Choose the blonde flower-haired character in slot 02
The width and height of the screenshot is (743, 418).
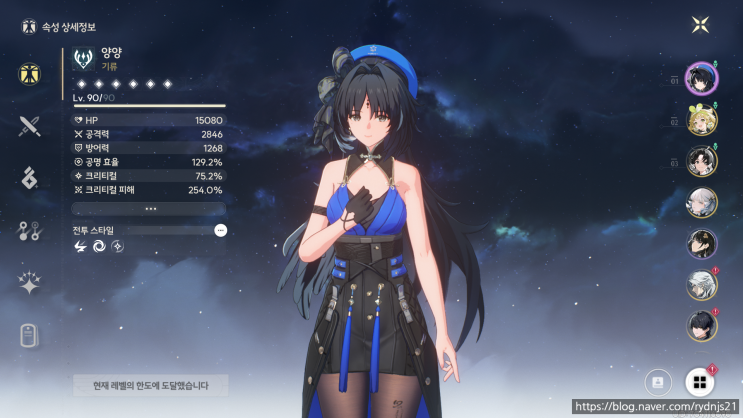tap(701, 122)
